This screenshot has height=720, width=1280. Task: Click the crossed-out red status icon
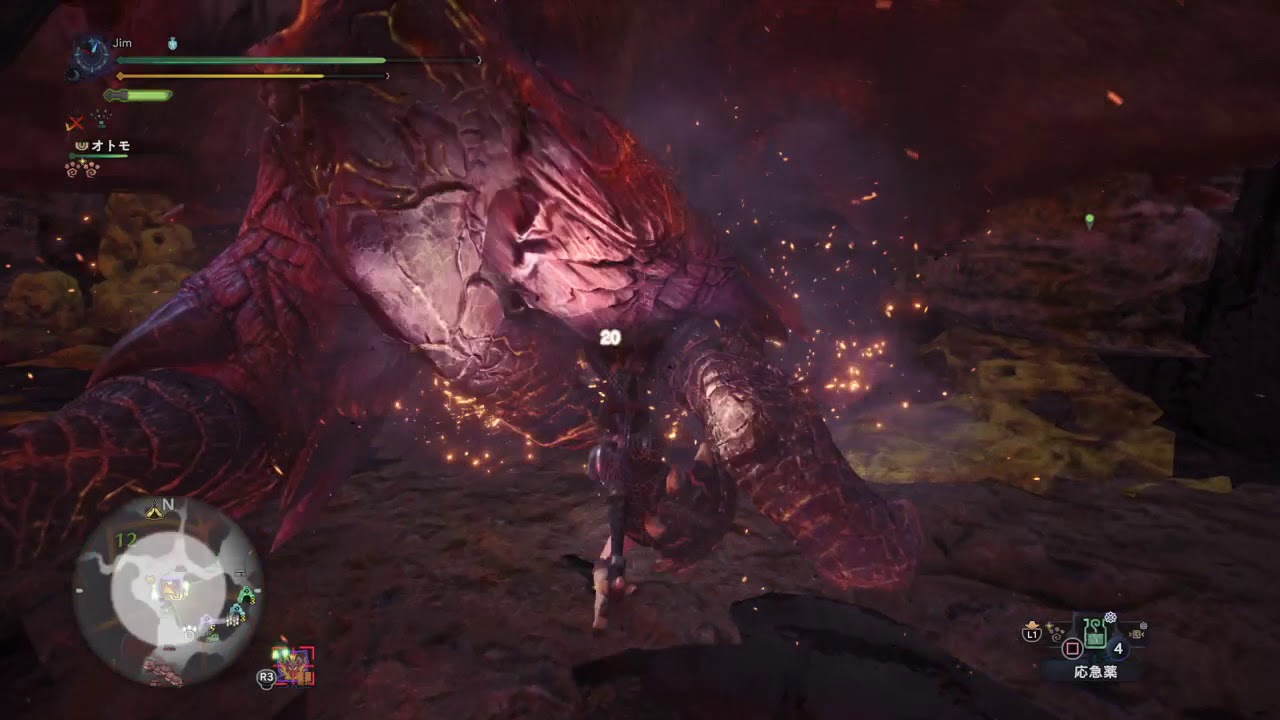pos(75,123)
